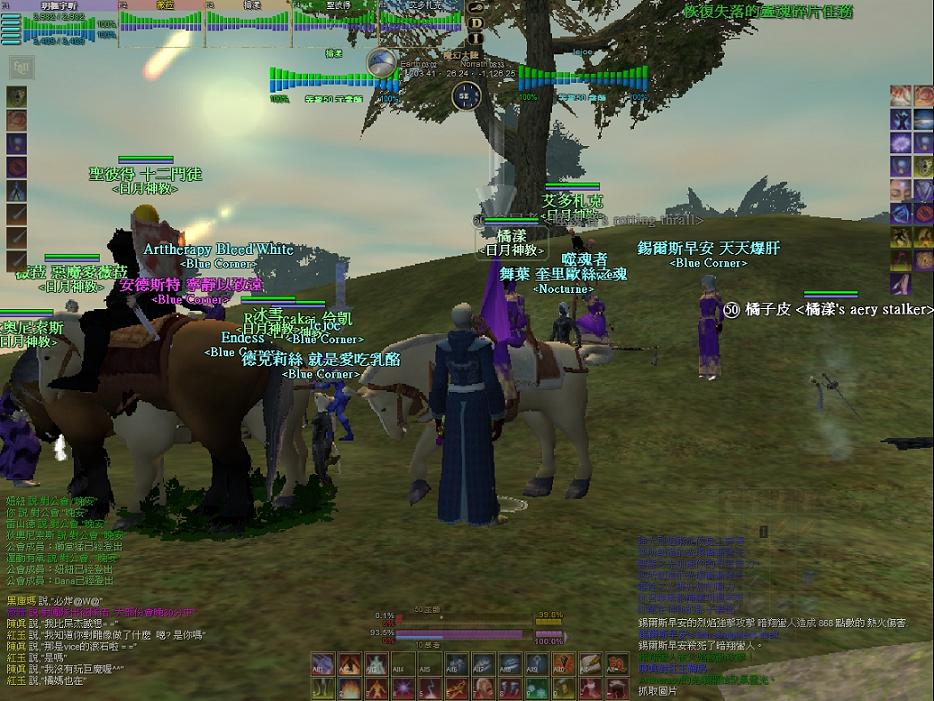This screenshot has width=934, height=701.
Task: Focus the guild chat window
Action: tap(60, 540)
